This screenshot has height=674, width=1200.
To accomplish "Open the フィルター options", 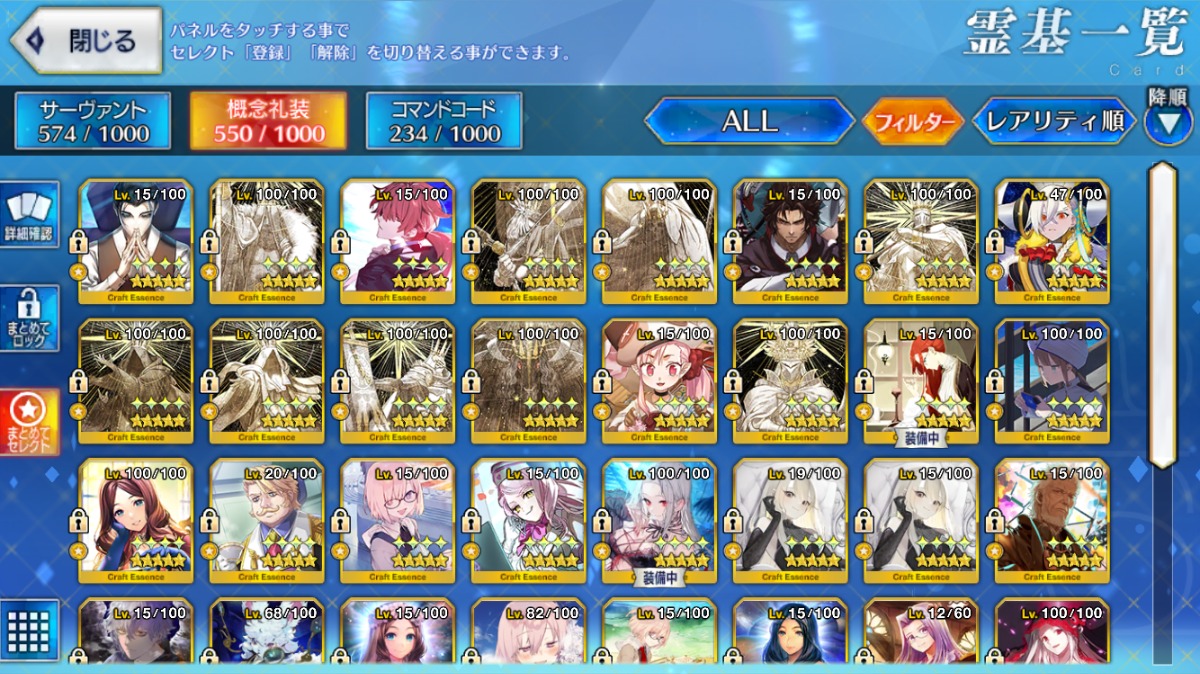I will [x=912, y=122].
